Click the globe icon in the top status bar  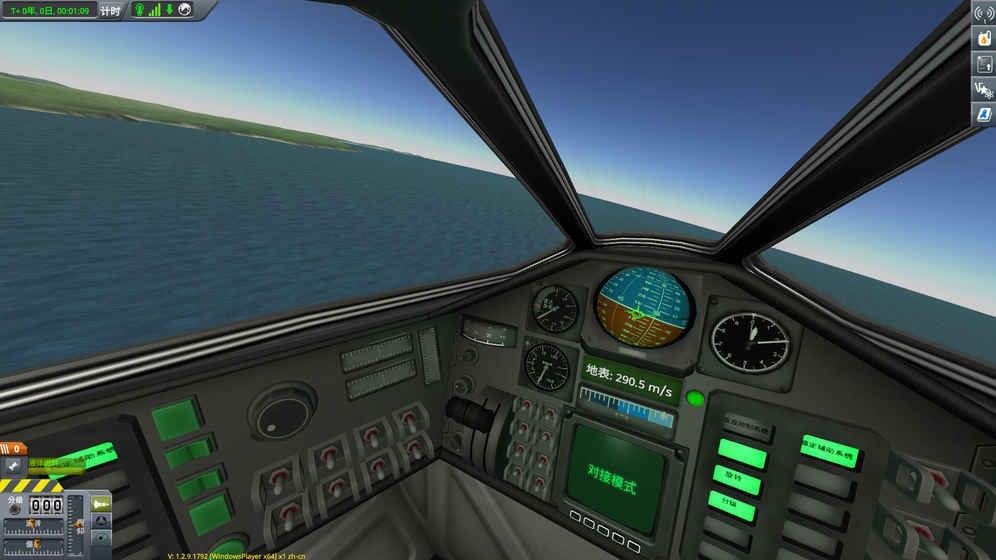coord(184,10)
